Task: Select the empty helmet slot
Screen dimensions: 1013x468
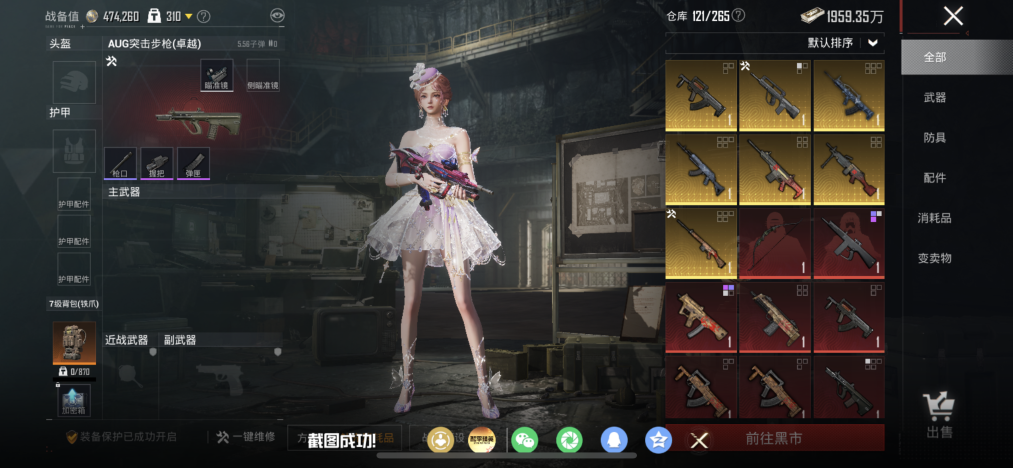Action: 74,82
